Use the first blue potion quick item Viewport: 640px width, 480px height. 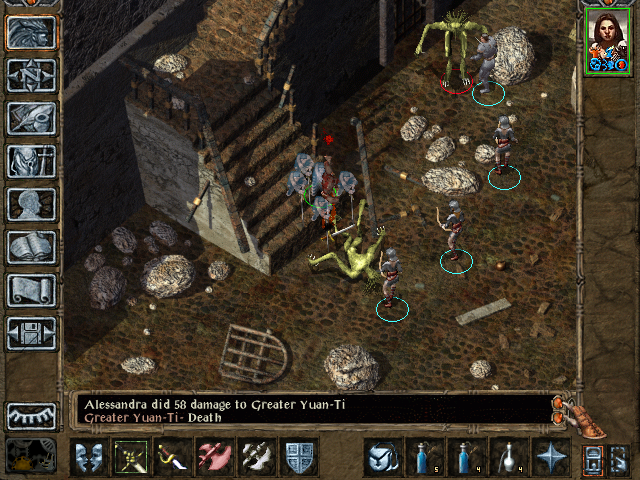pyautogui.click(x=423, y=457)
